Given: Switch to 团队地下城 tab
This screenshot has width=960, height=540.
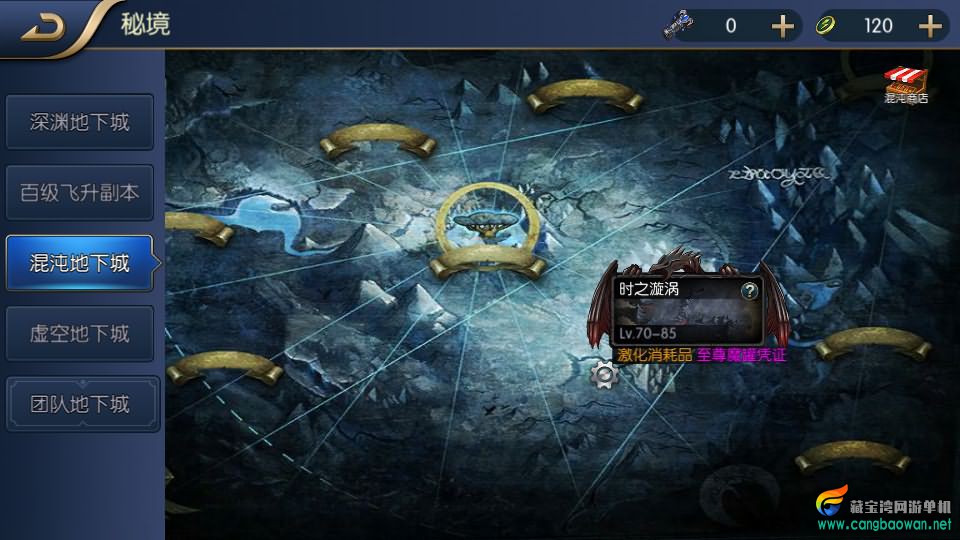Looking at the screenshot, I should 80,404.
